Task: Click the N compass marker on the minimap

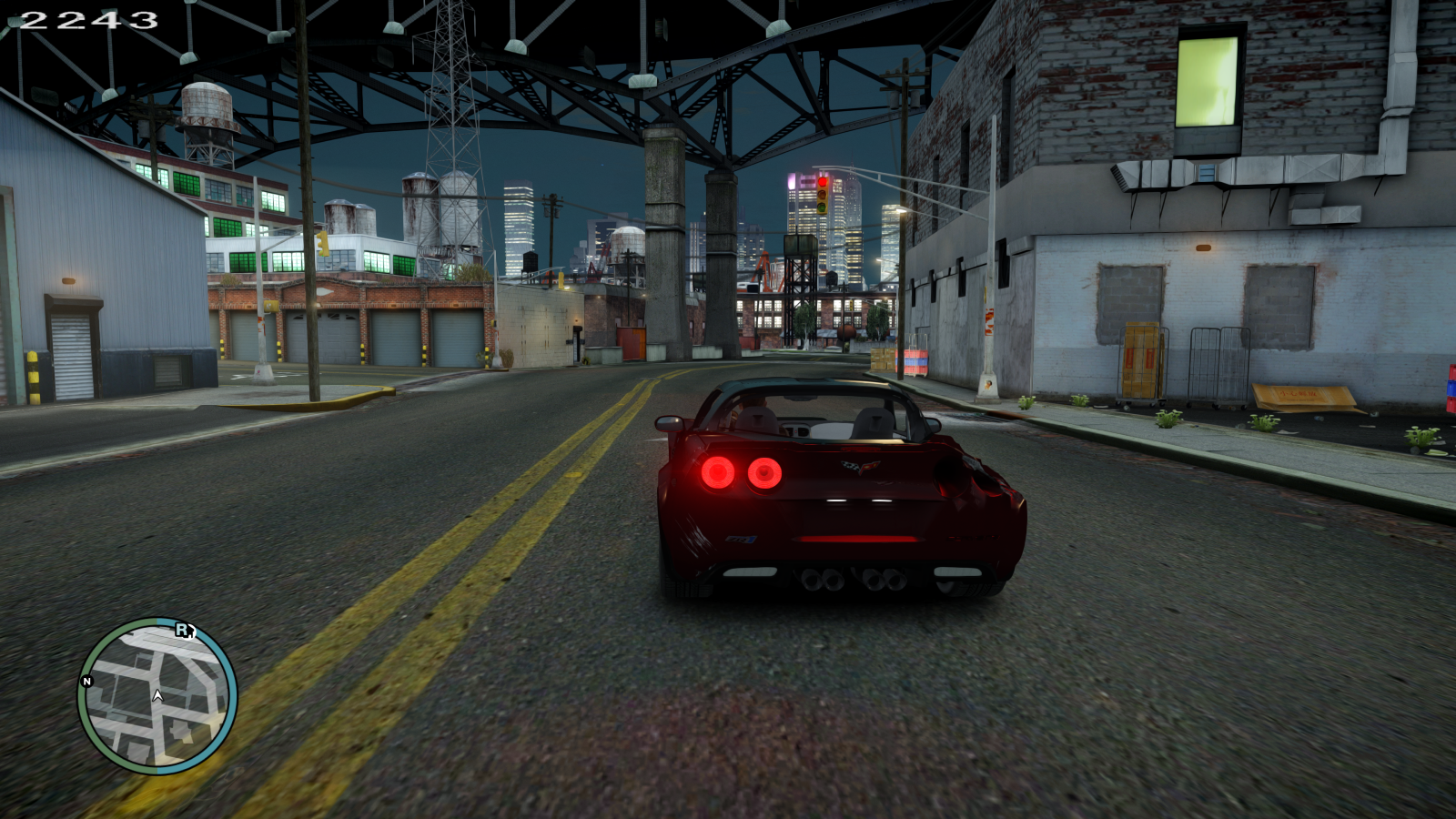Action: point(86,682)
